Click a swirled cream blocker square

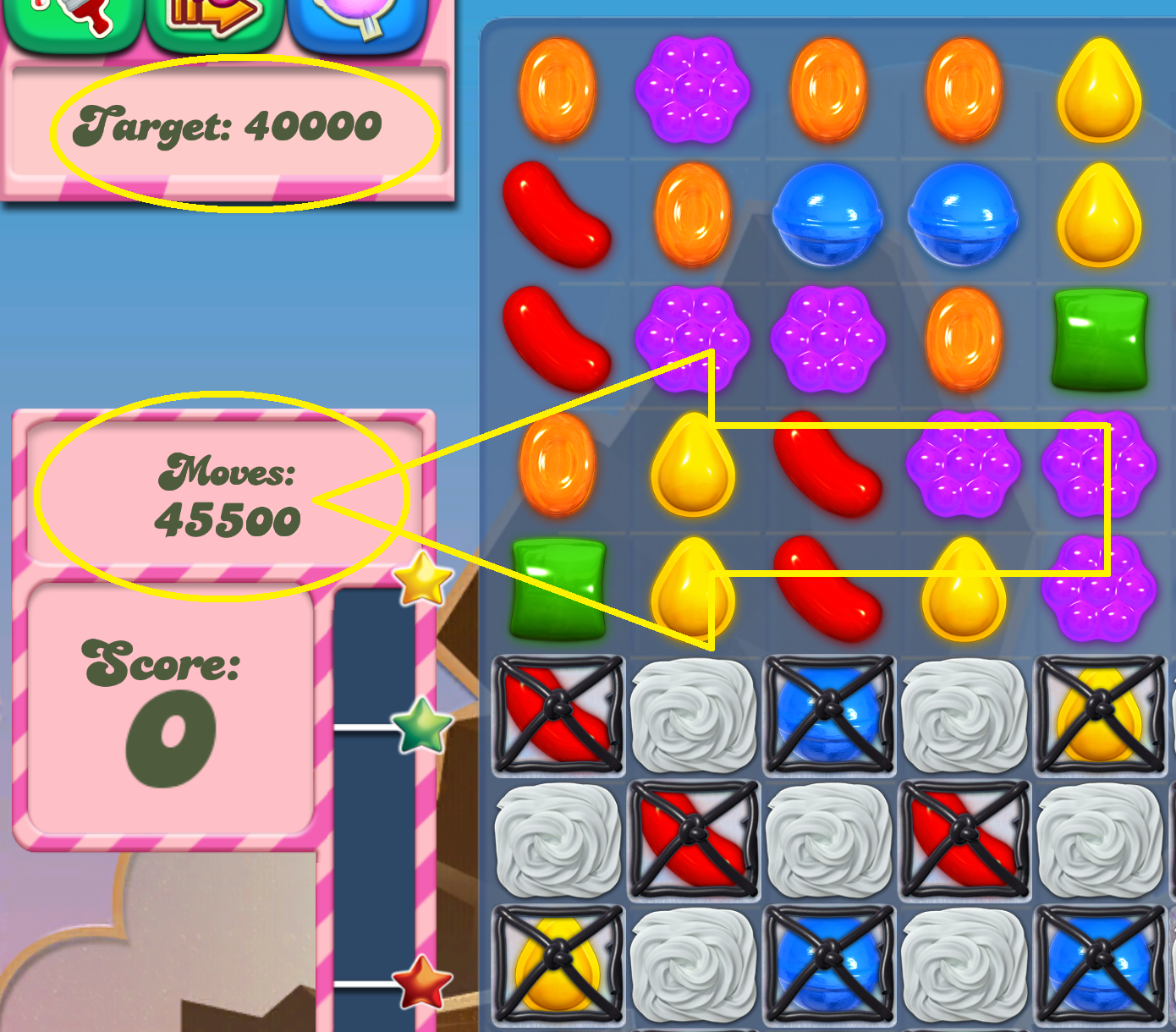694,715
